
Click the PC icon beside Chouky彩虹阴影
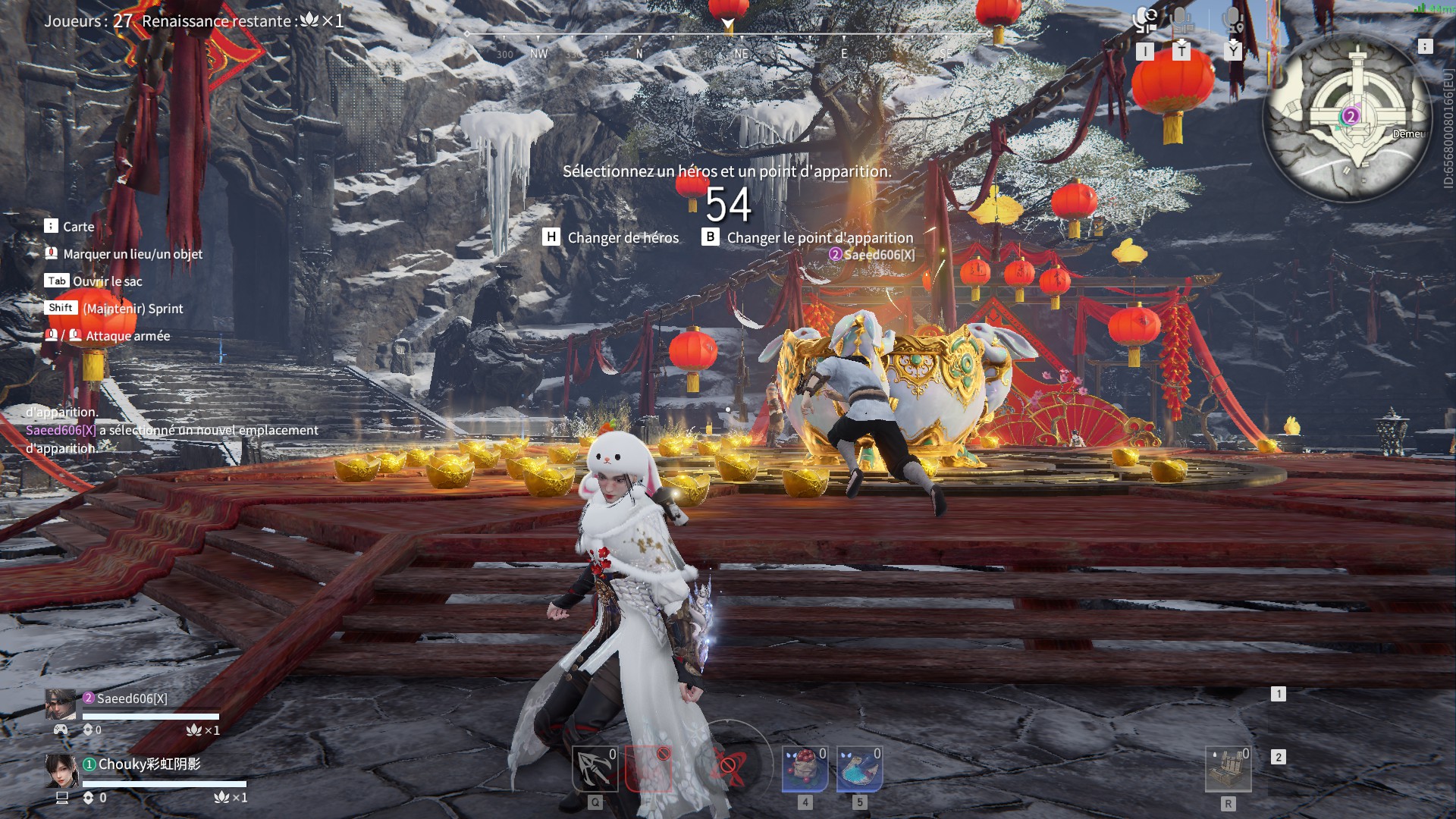coord(62,798)
